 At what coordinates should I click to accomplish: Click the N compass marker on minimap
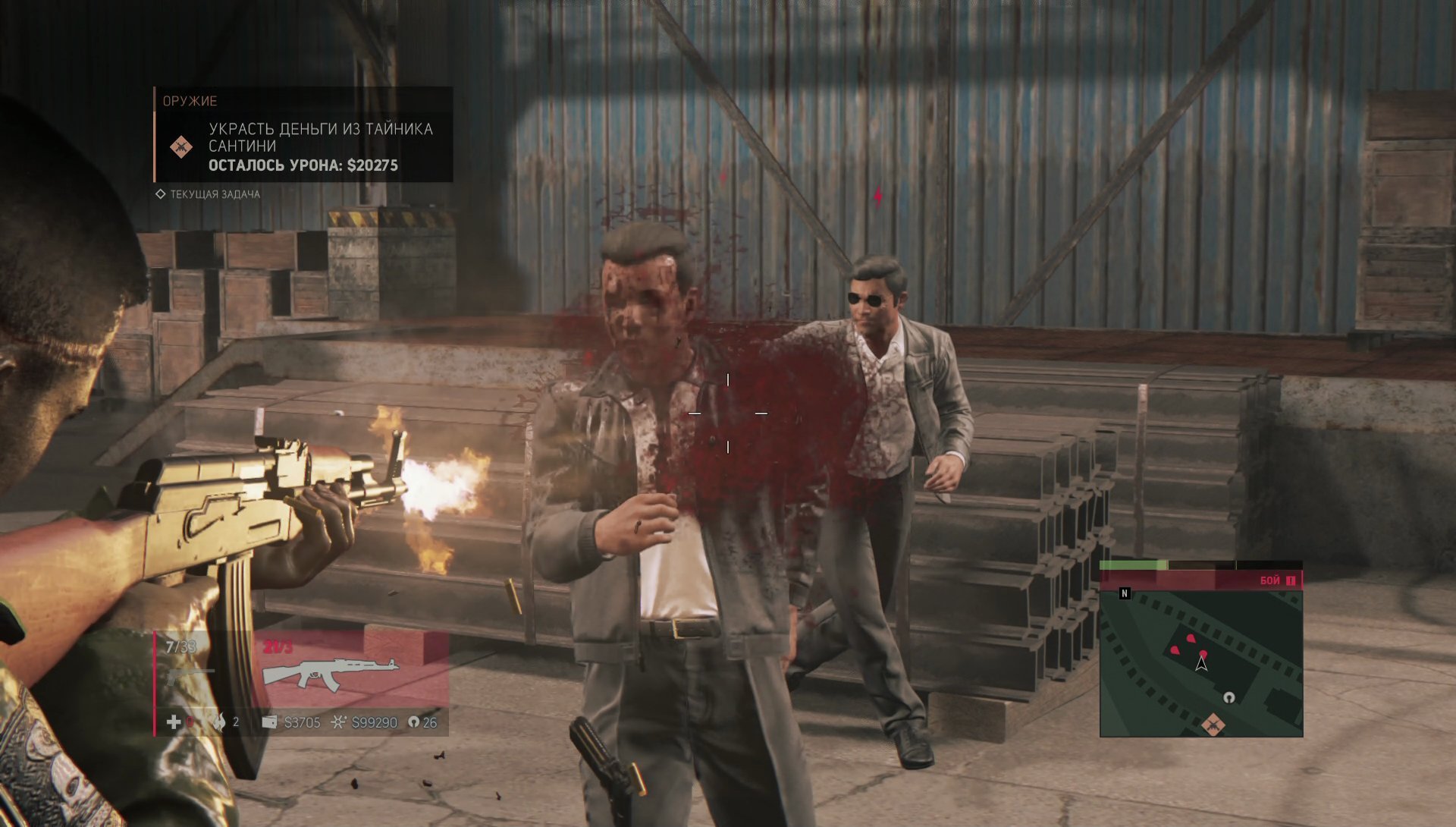pyautogui.click(x=1125, y=593)
